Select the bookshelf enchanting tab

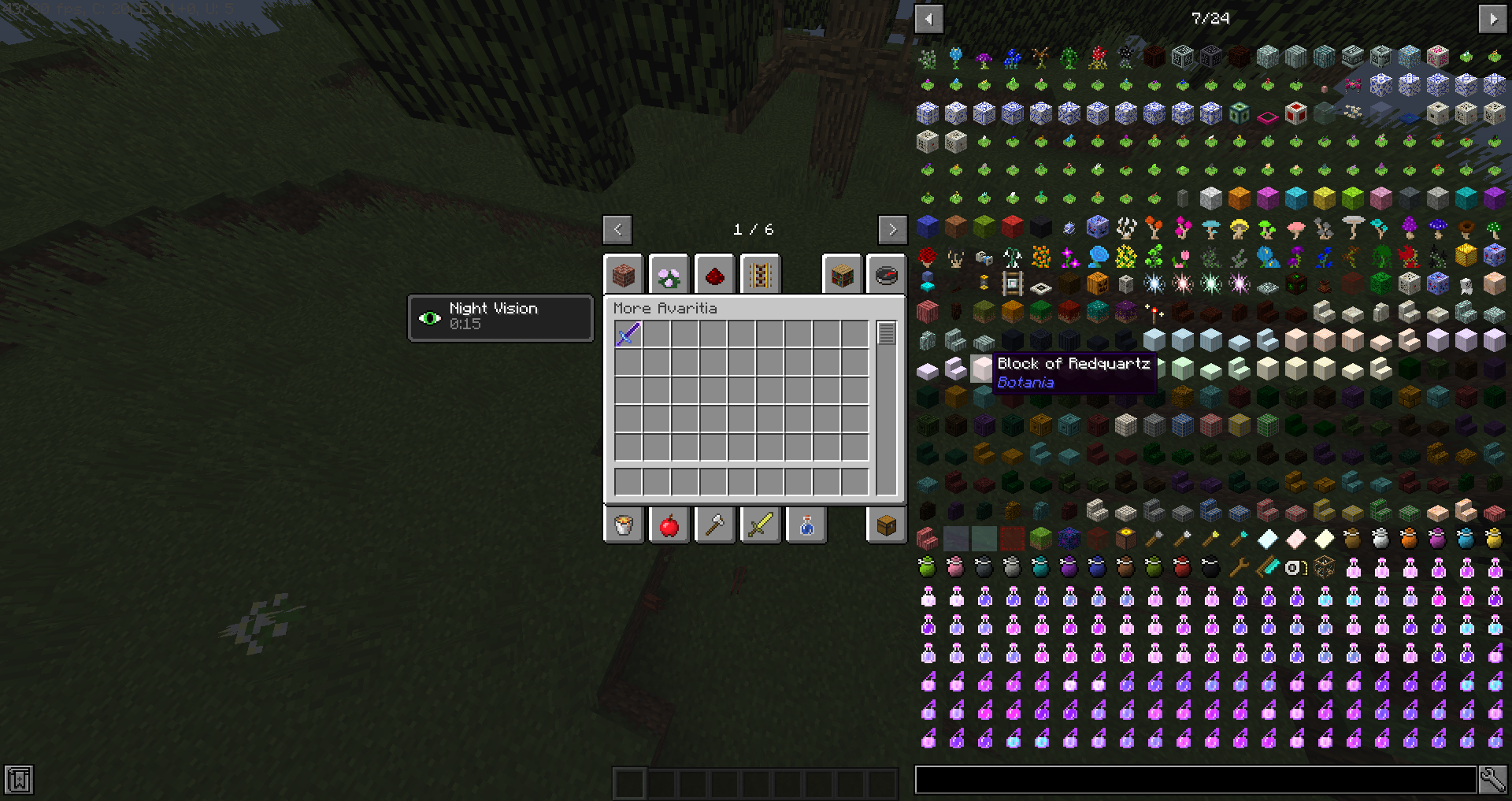840,274
